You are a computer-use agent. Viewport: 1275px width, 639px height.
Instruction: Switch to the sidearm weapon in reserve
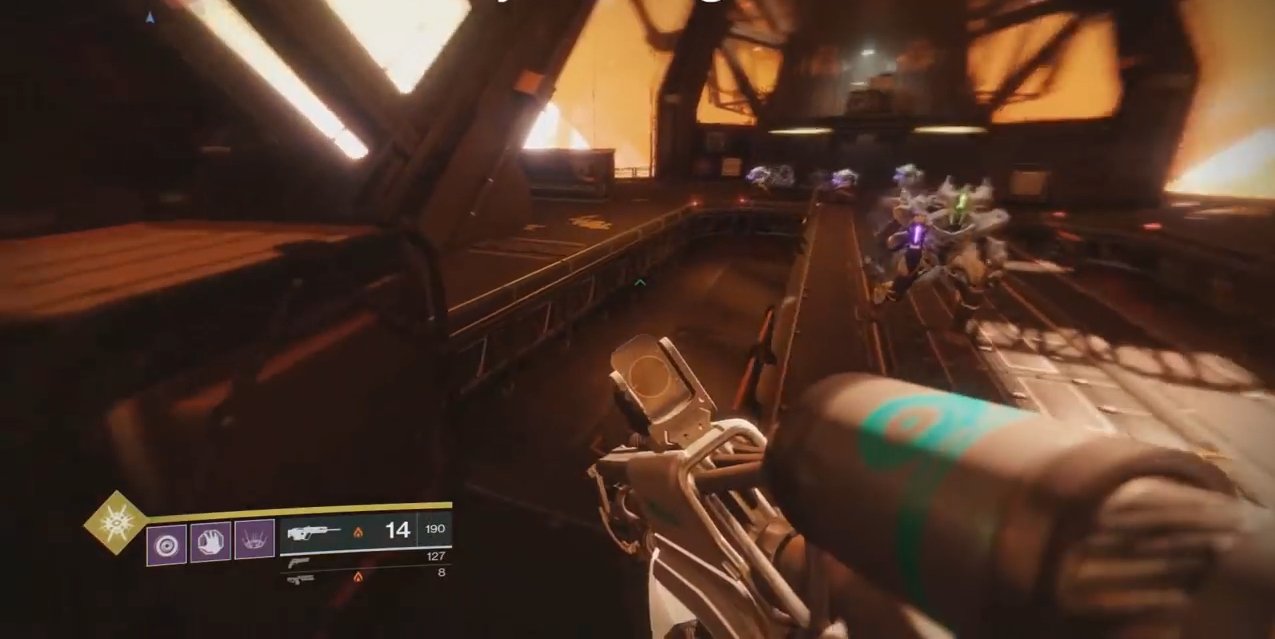tap(298, 562)
